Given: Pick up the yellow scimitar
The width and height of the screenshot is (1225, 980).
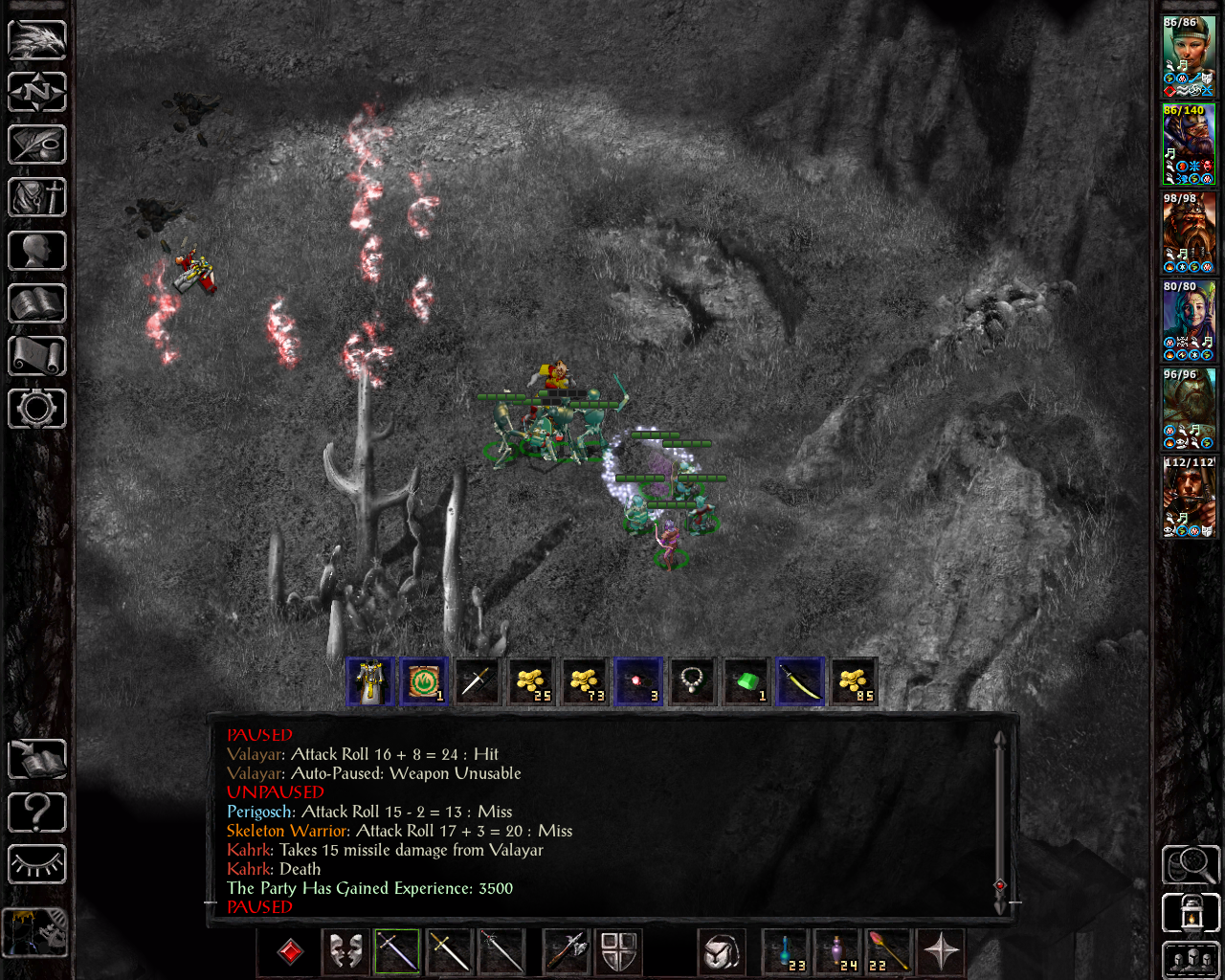Looking at the screenshot, I should [800, 682].
